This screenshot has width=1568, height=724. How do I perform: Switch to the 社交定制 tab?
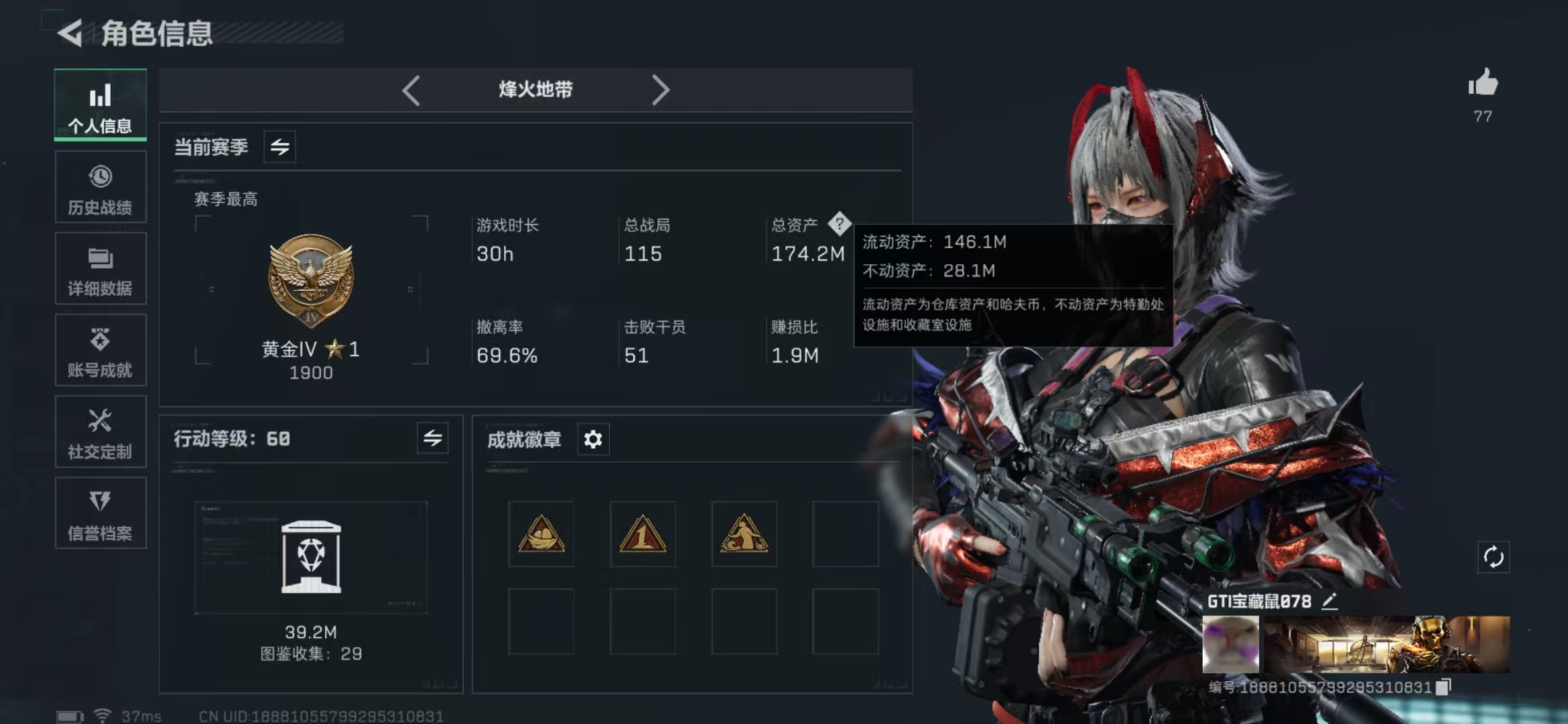[101, 432]
